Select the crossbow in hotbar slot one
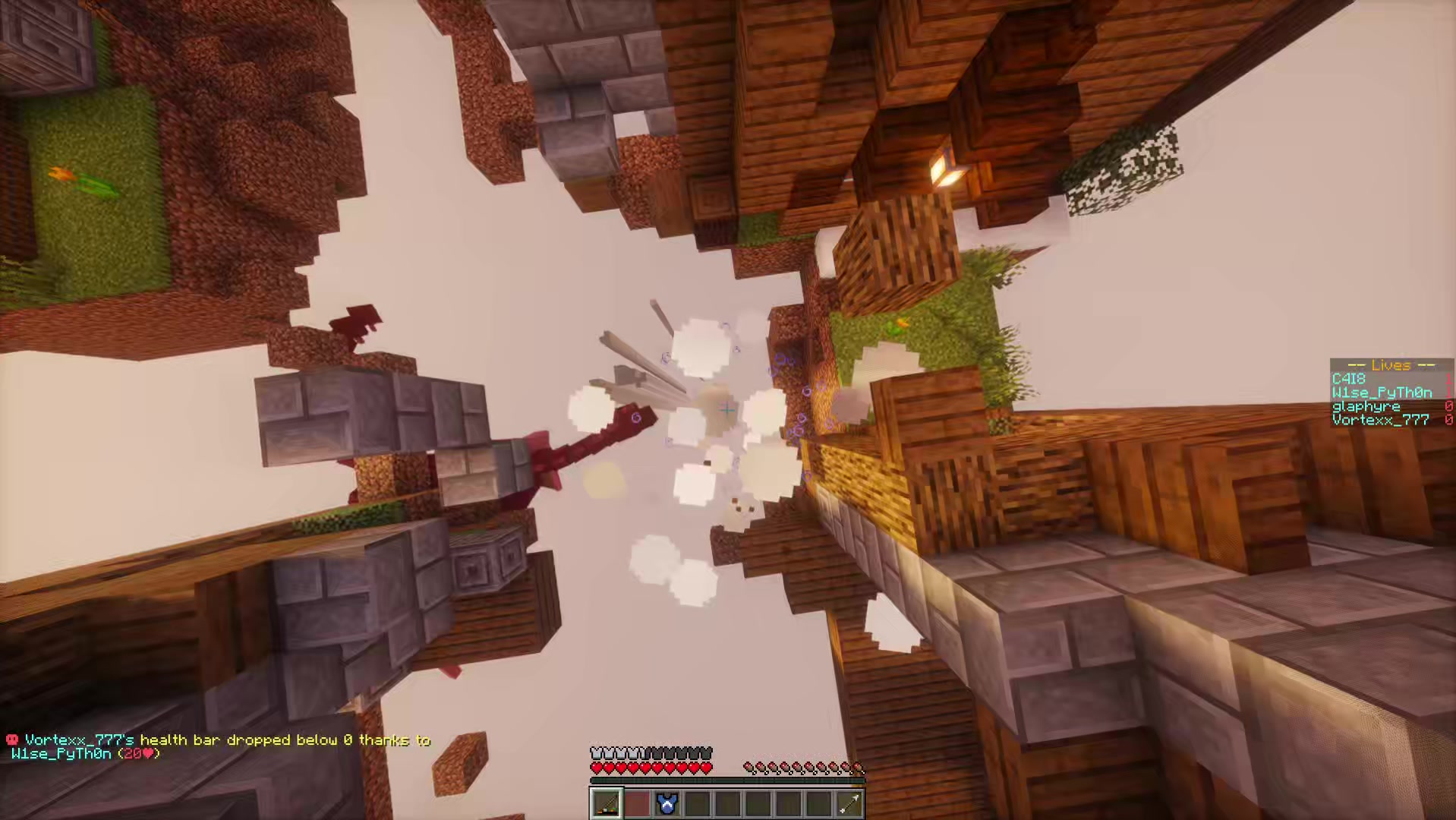This screenshot has height=820, width=1456. click(x=605, y=803)
